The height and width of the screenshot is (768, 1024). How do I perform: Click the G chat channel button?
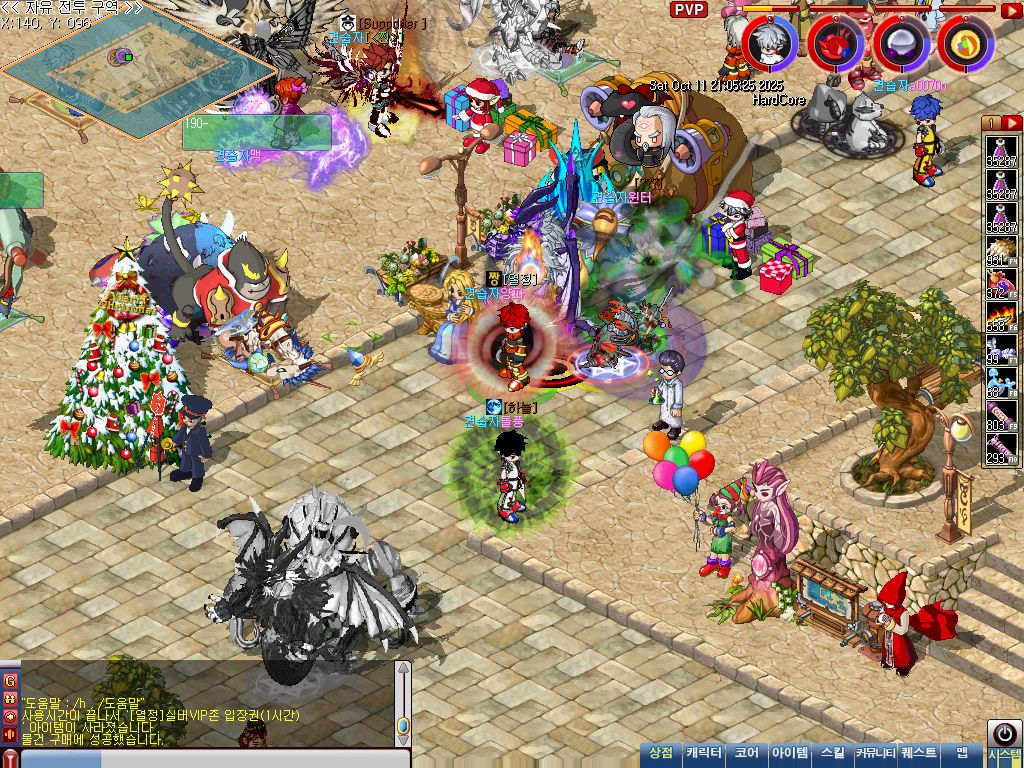[10, 681]
